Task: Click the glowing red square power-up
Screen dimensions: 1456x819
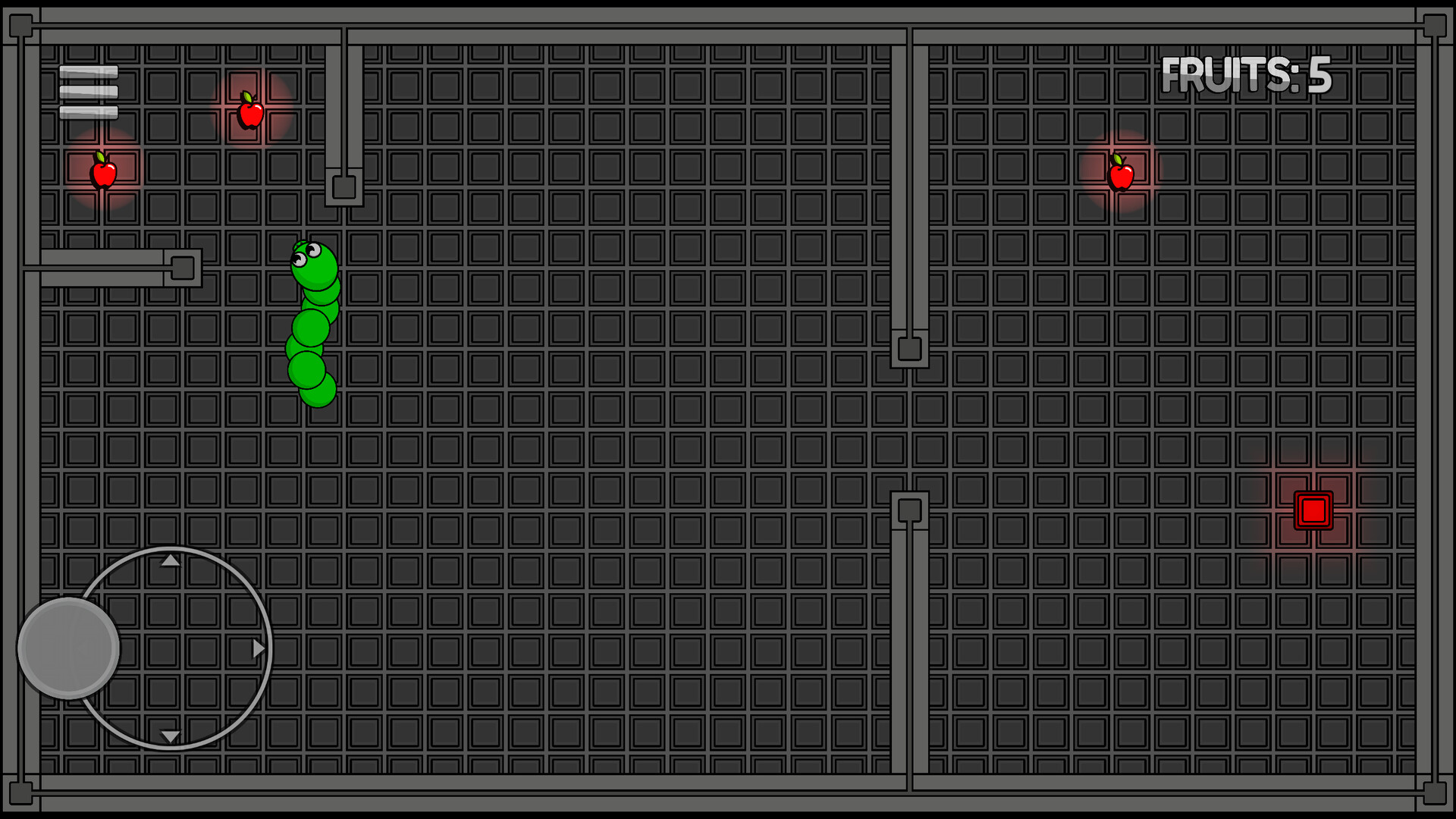Action: [x=1312, y=510]
